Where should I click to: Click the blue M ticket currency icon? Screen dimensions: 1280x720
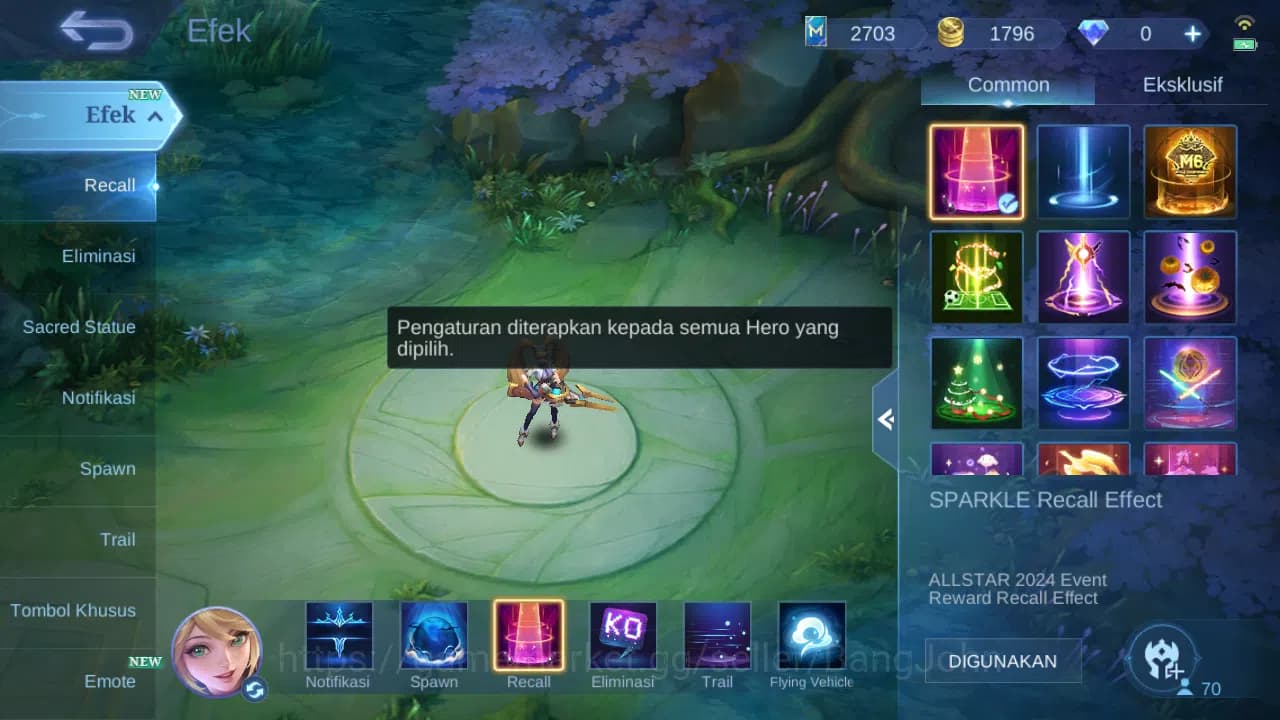click(818, 33)
